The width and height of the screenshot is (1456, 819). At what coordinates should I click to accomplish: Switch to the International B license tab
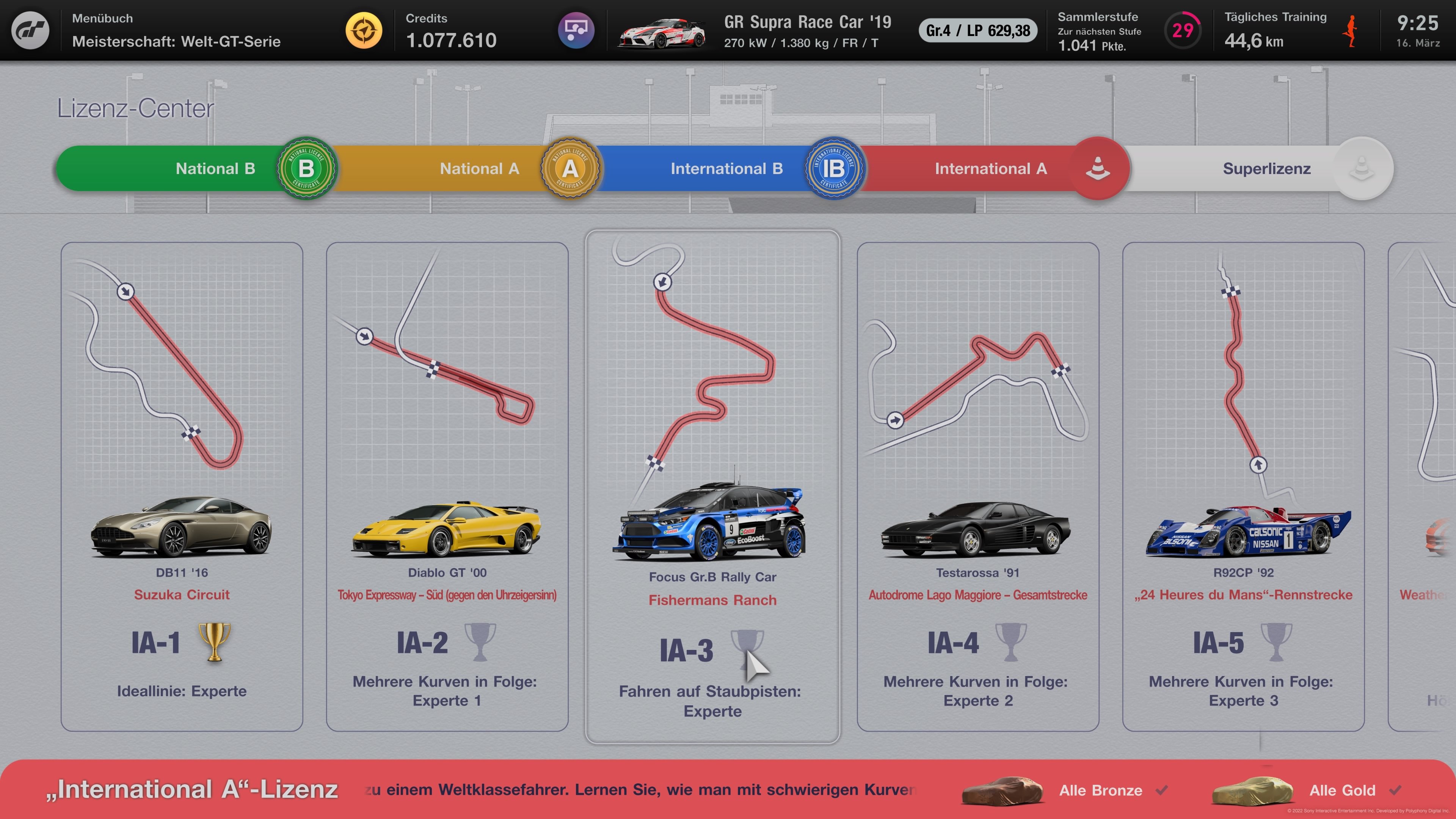(x=727, y=168)
